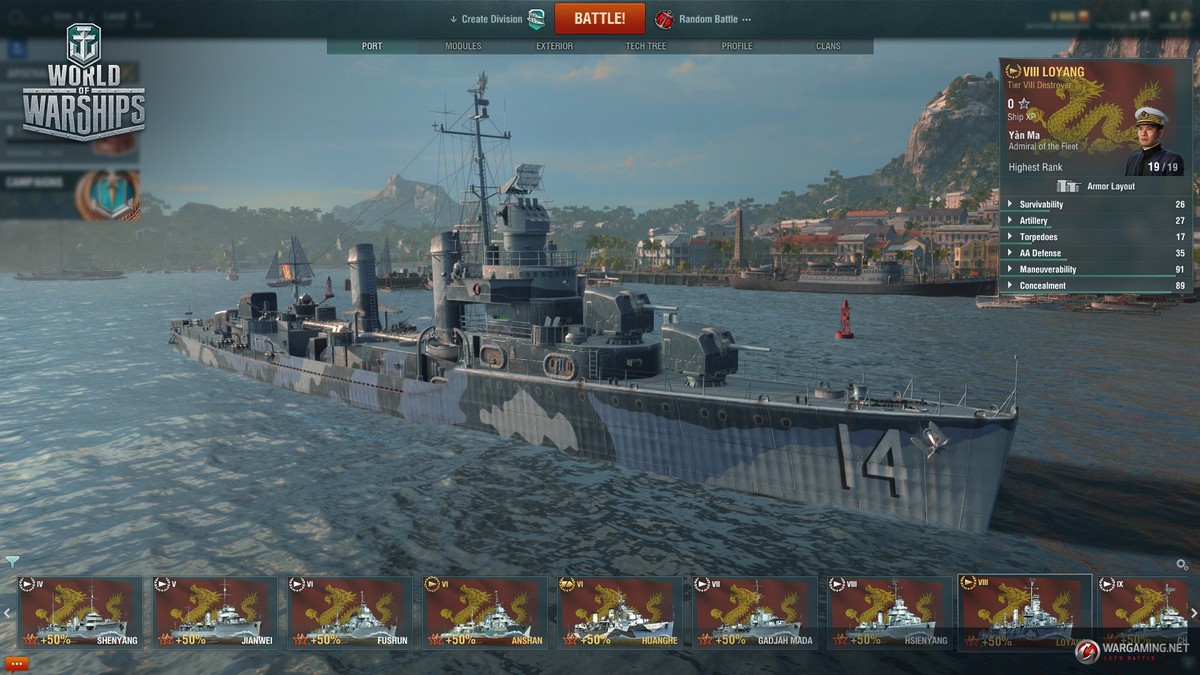Screen dimensions: 1200x675
Task: Choose the Gadjah Mada ship card
Action: [x=755, y=612]
